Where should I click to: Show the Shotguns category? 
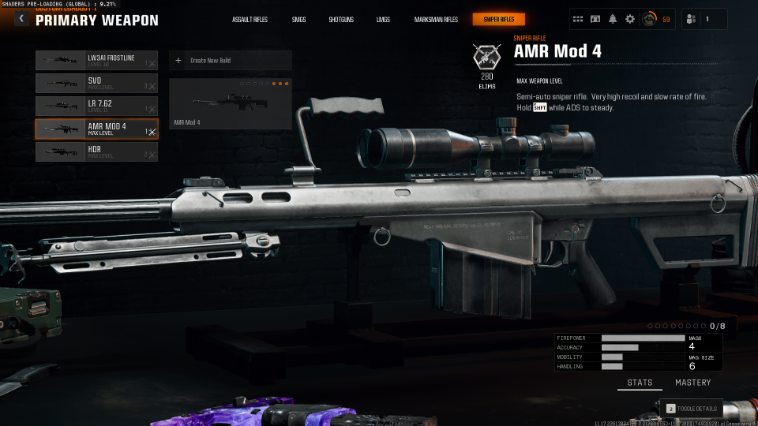pos(340,19)
